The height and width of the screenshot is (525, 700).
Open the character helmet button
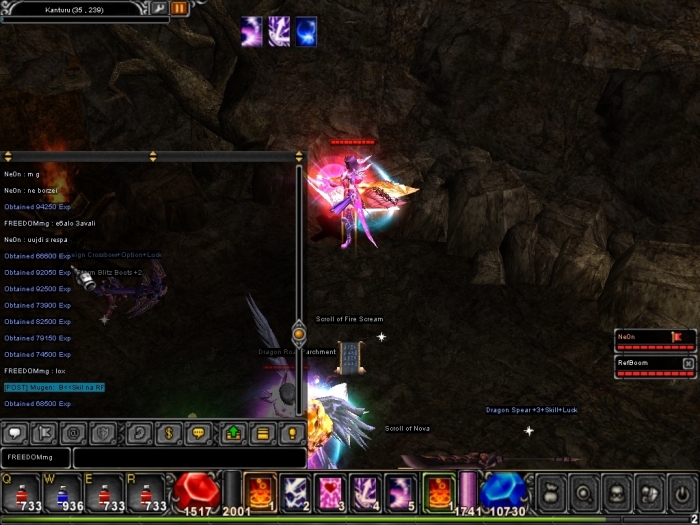tap(616, 492)
